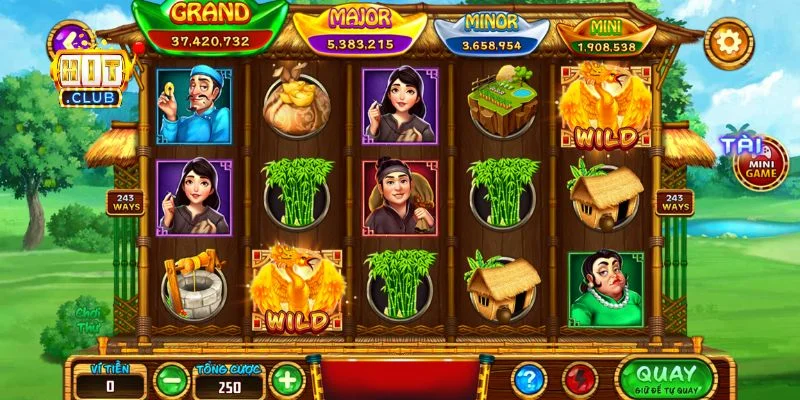Click the red round button beside help
This screenshot has width=800, height=400.
(x=580, y=380)
